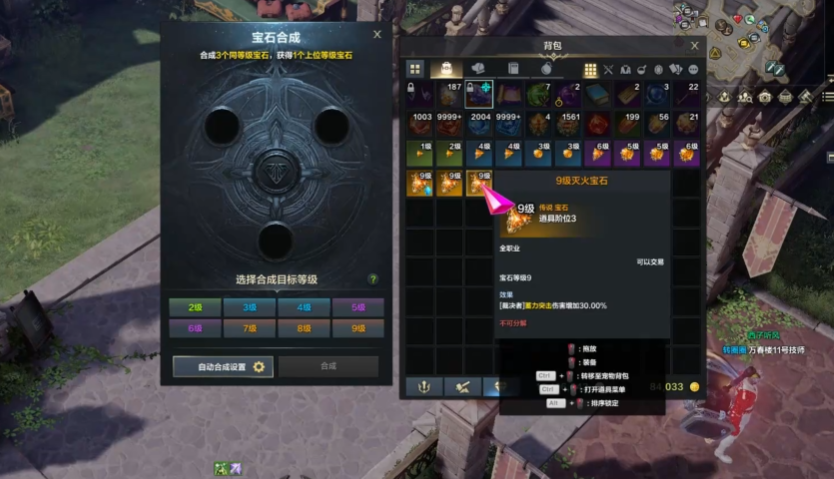Switch to the book inventory tab
Screen dimensions: 834x479
pyautogui.click(x=513, y=69)
